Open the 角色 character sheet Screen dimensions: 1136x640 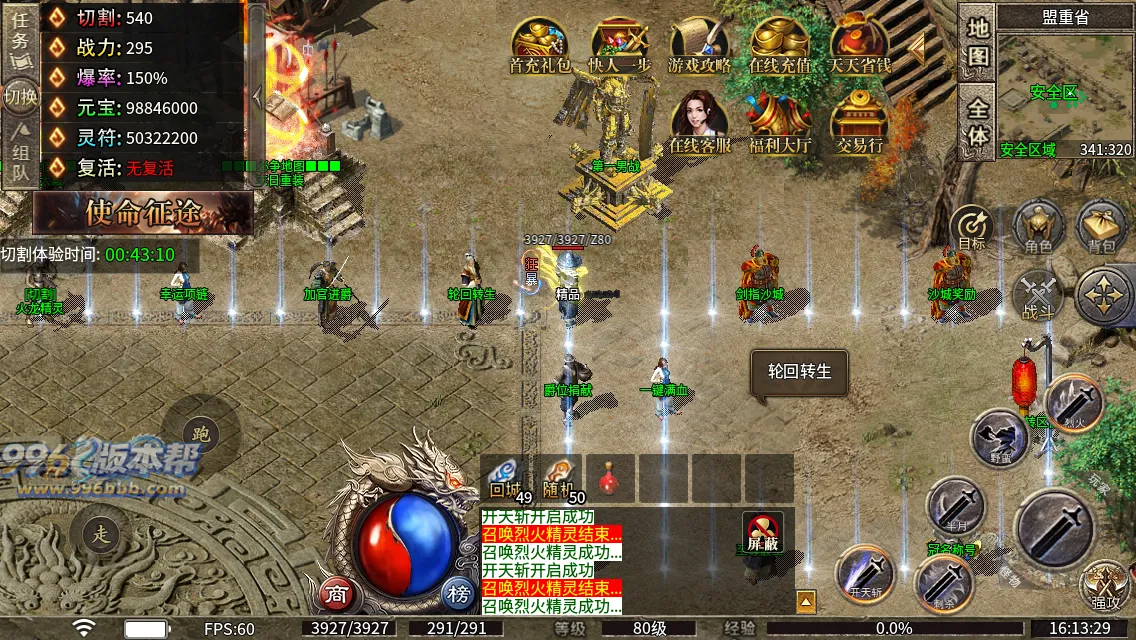pos(1038,226)
